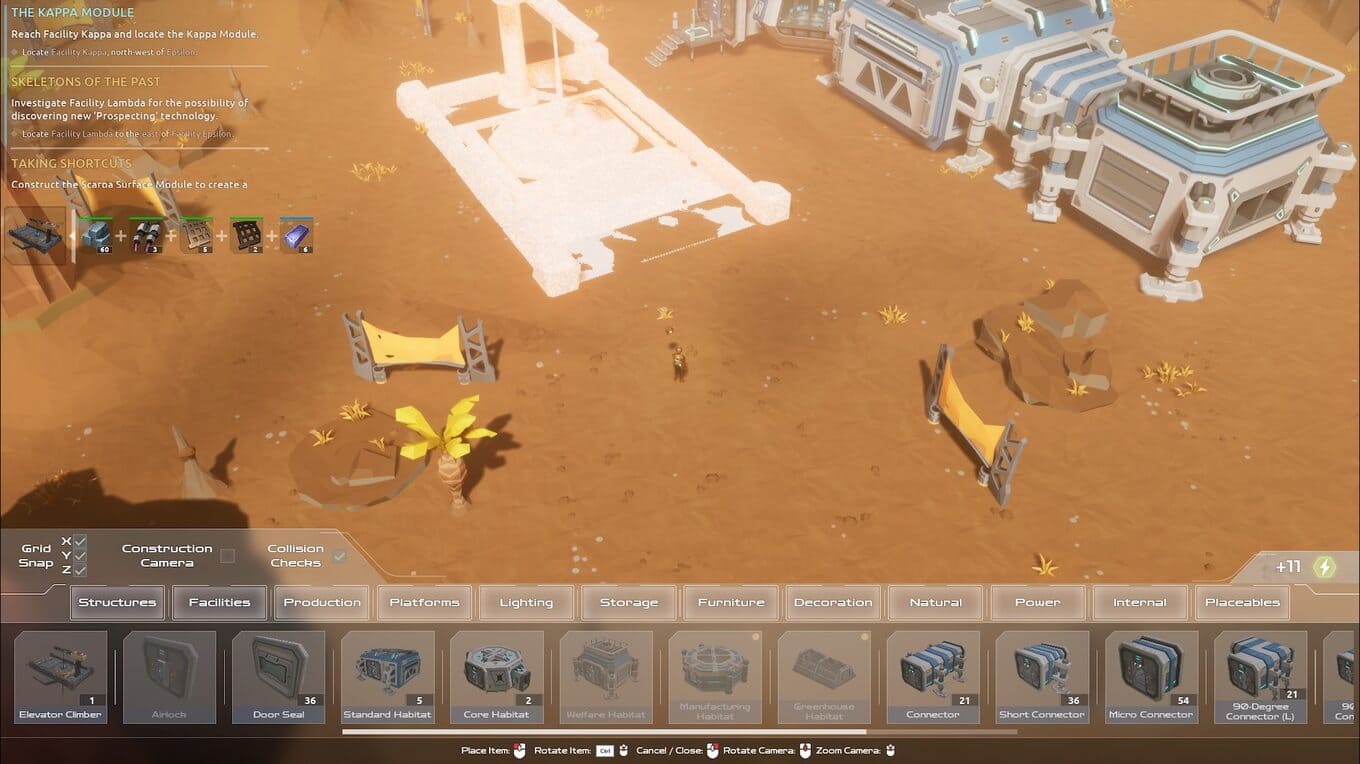Viewport: 1360px width, 764px height.
Task: Switch to the Lighting tab
Action: click(526, 602)
